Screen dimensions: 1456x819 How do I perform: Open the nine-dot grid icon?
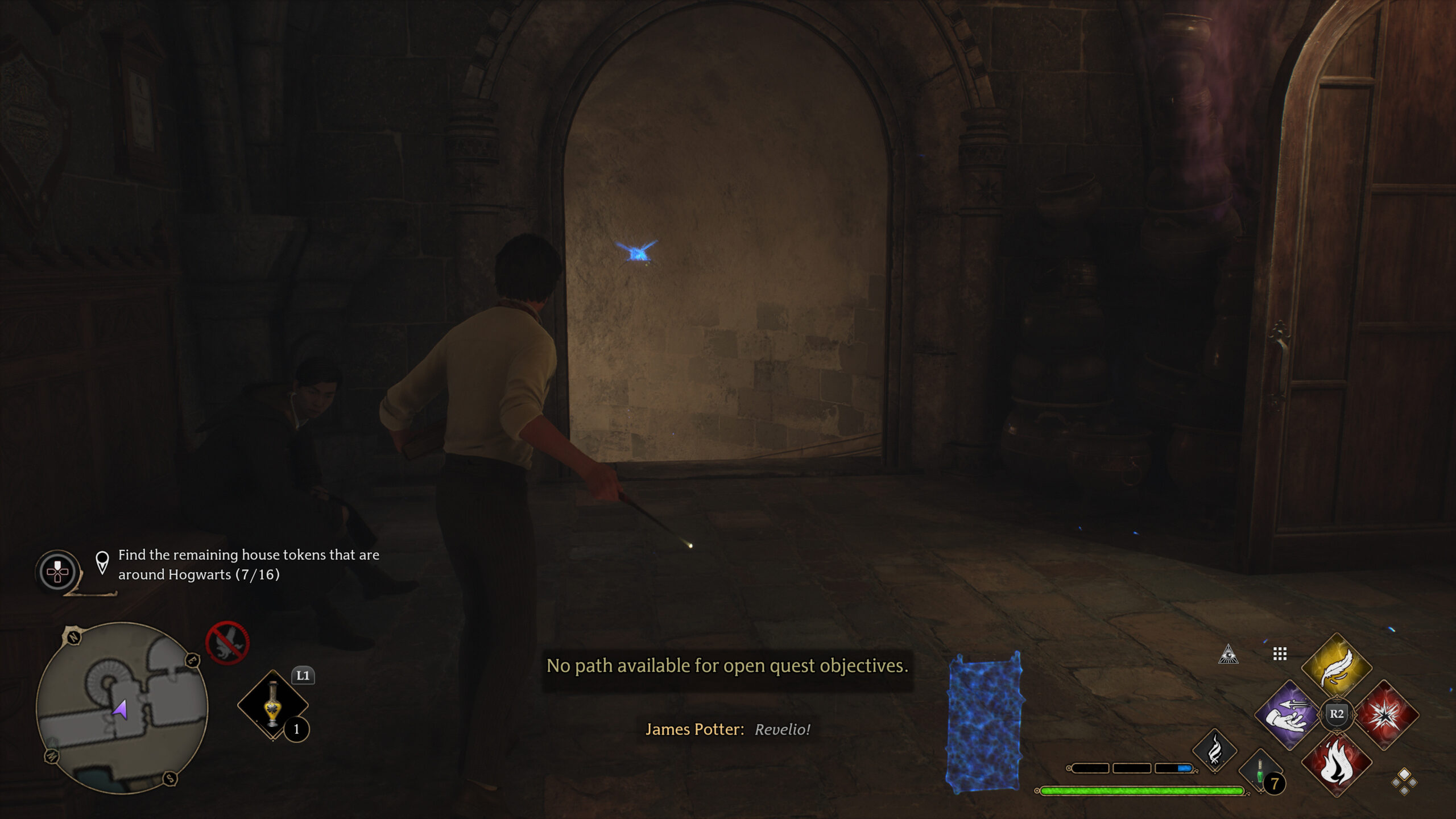pyautogui.click(x=1280, y=654)
